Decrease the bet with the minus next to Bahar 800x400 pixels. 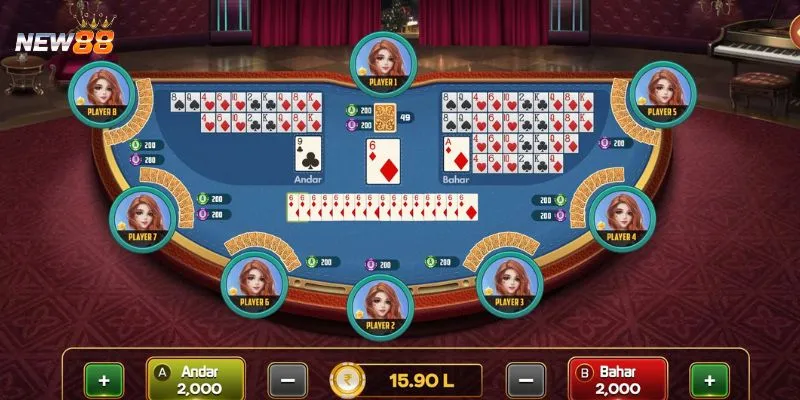coord(525,381)
